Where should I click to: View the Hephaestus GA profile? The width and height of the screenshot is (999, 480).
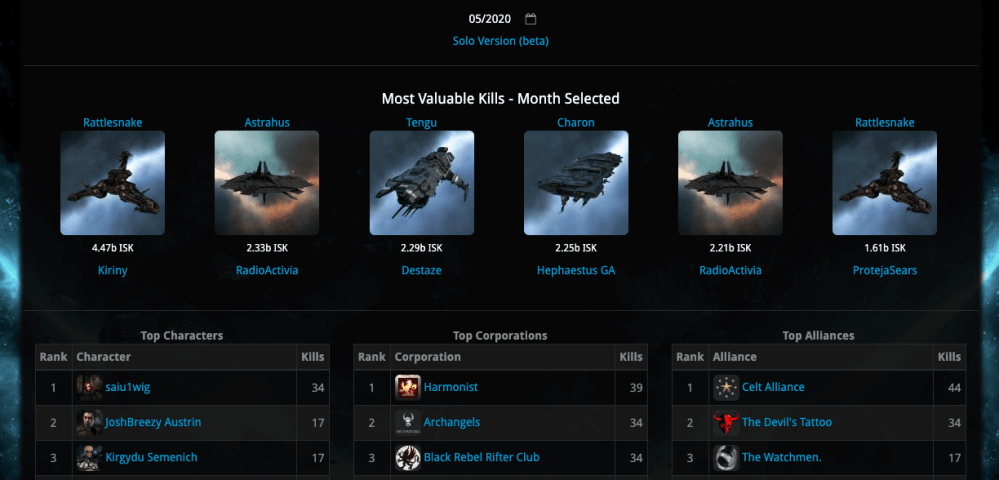[x=576, y=270]
